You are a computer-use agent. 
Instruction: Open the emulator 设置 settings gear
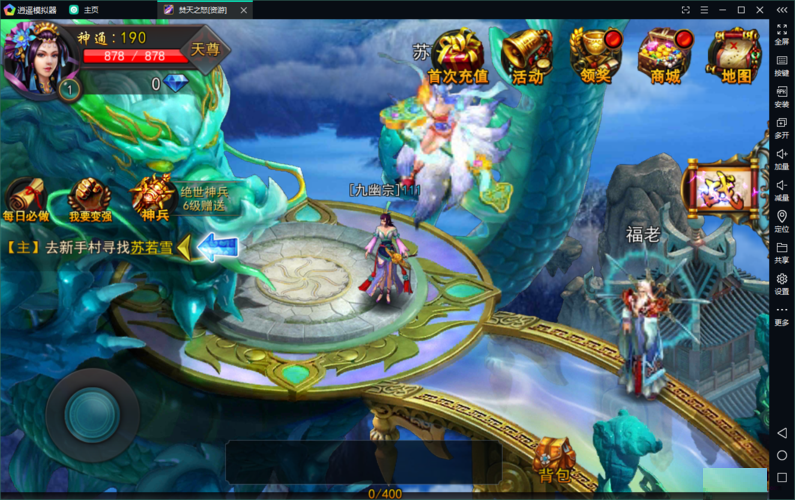tap(781, 282)
